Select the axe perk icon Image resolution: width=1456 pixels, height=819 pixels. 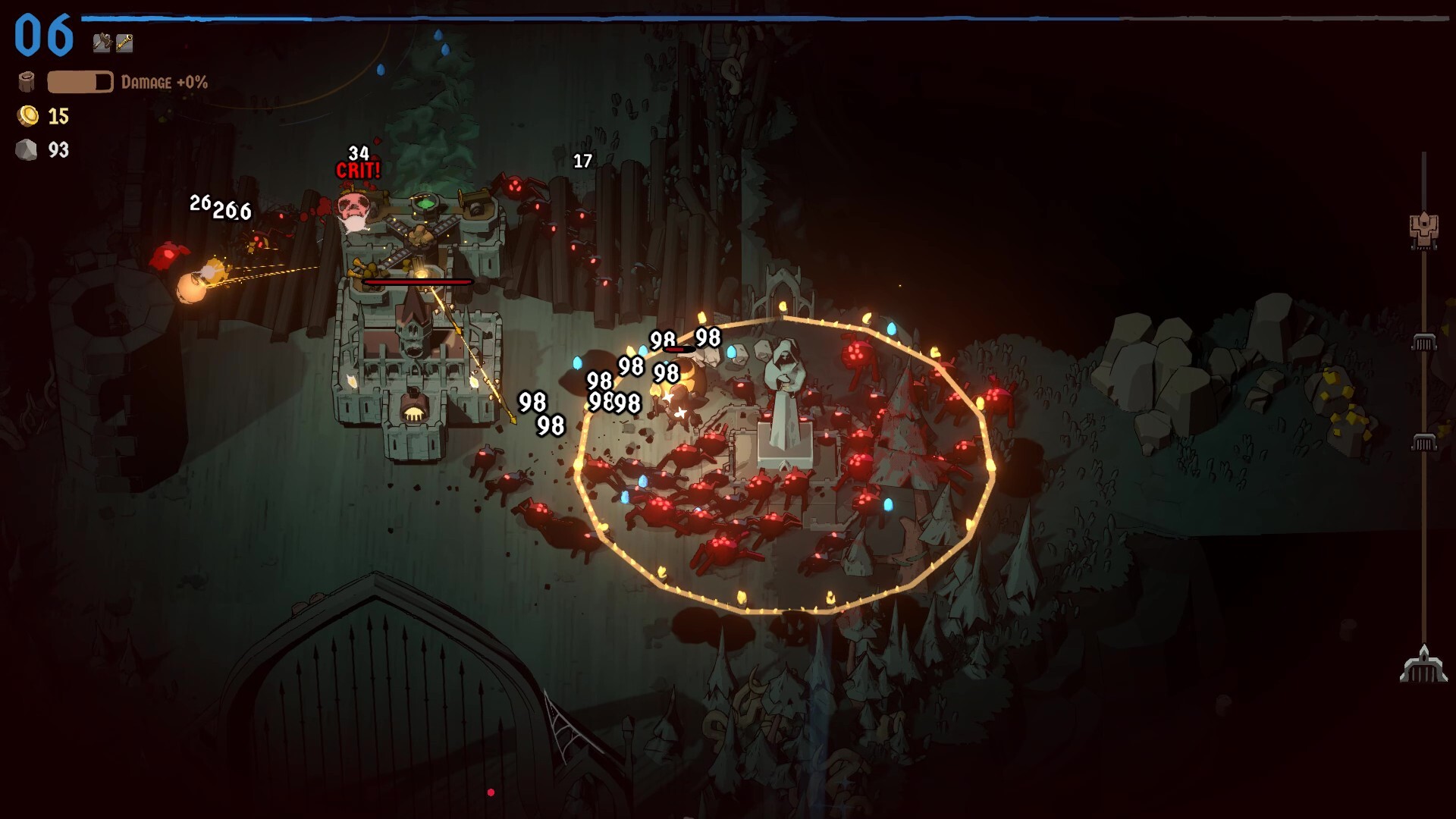pos(102,43)
